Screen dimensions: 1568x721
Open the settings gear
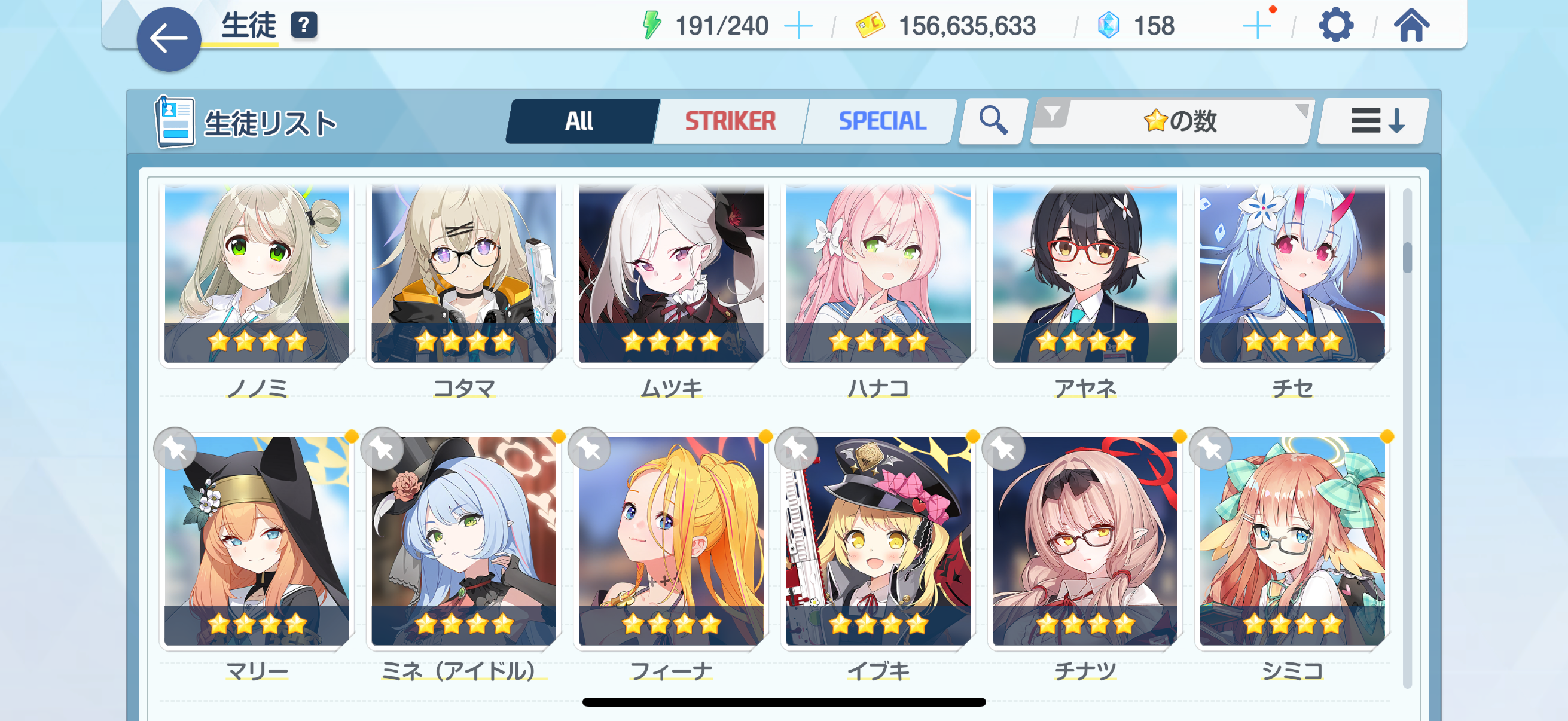(x=1335, y=26)
